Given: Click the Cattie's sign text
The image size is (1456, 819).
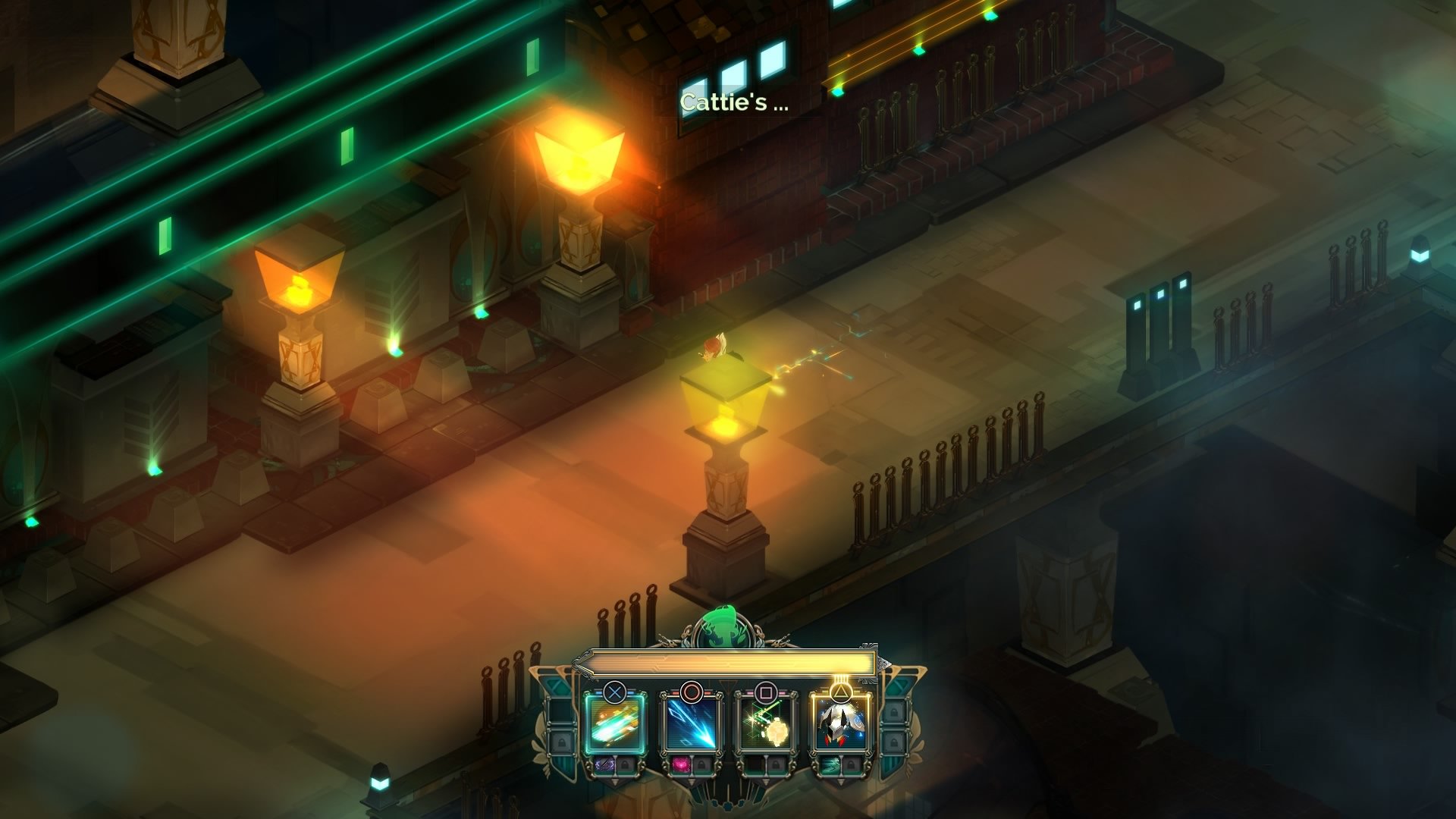Looking at the screenshot, I should point(732,102).
